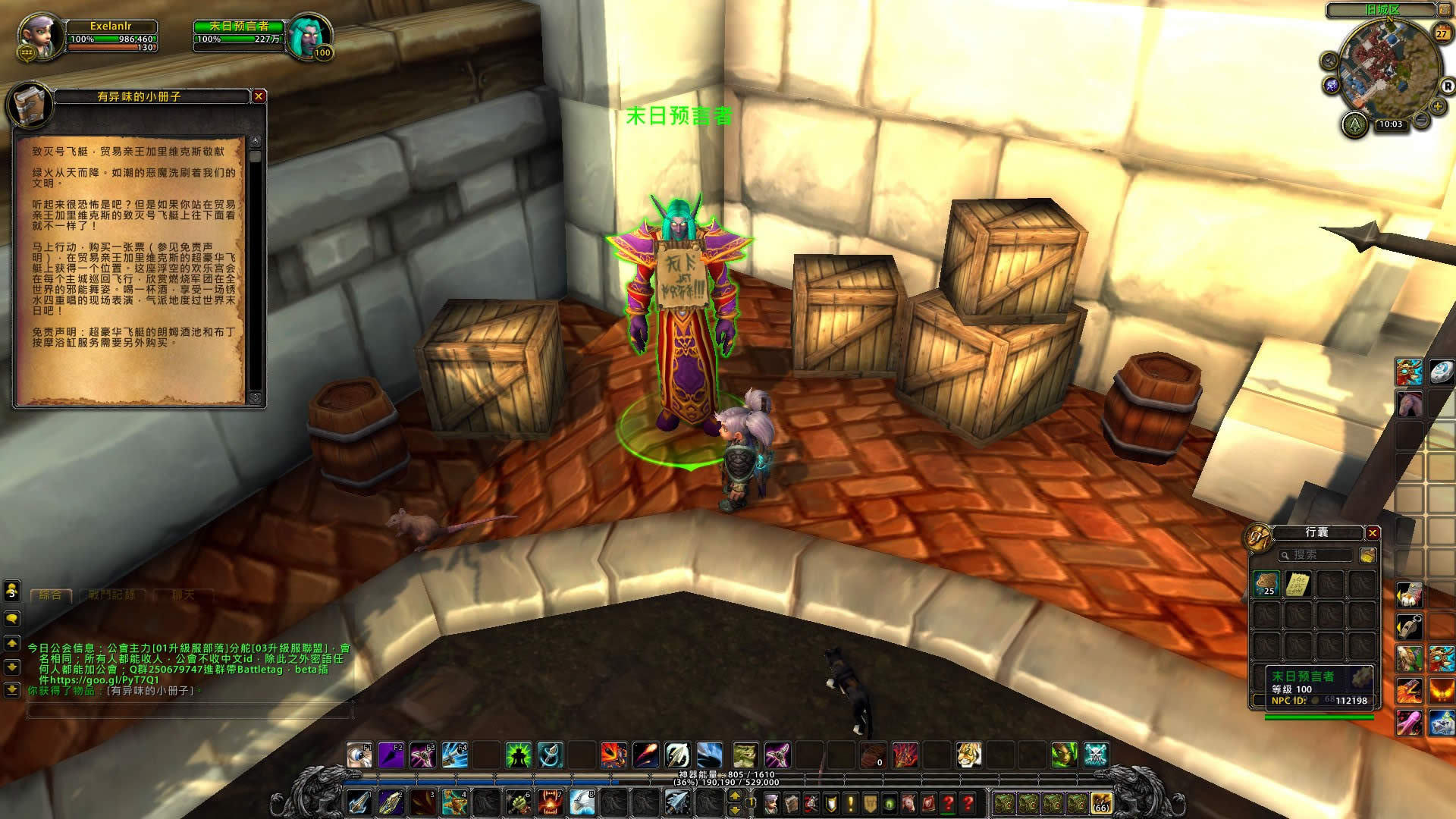1456x819 pixels.
Task: Zoom in the minimap with the plus button
Action: [1437, 107]
